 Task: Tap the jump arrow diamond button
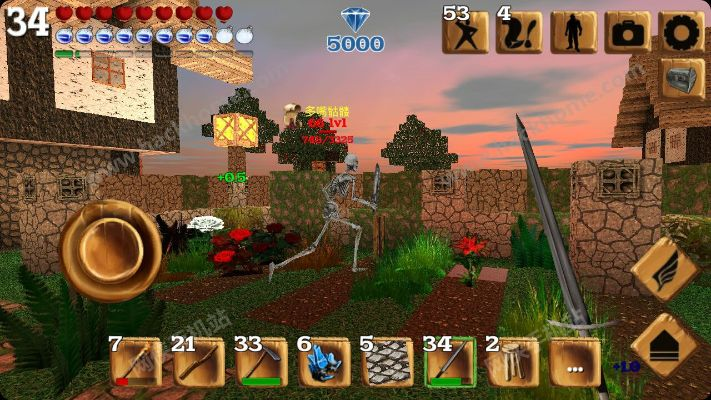[665, 345]
